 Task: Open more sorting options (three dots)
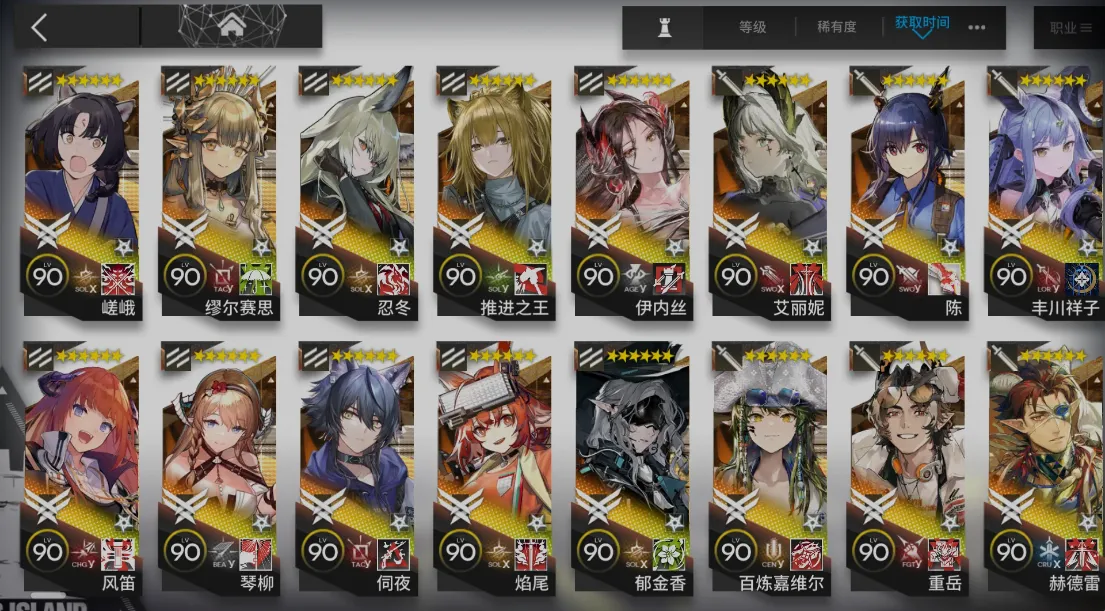click(x=977, y=27)
